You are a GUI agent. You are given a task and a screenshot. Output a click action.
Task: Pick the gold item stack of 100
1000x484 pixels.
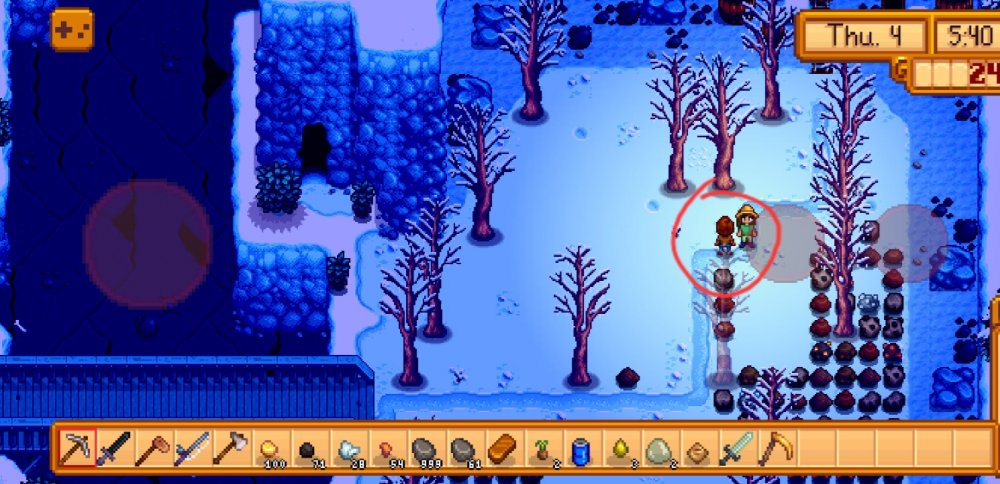(268, 448)
